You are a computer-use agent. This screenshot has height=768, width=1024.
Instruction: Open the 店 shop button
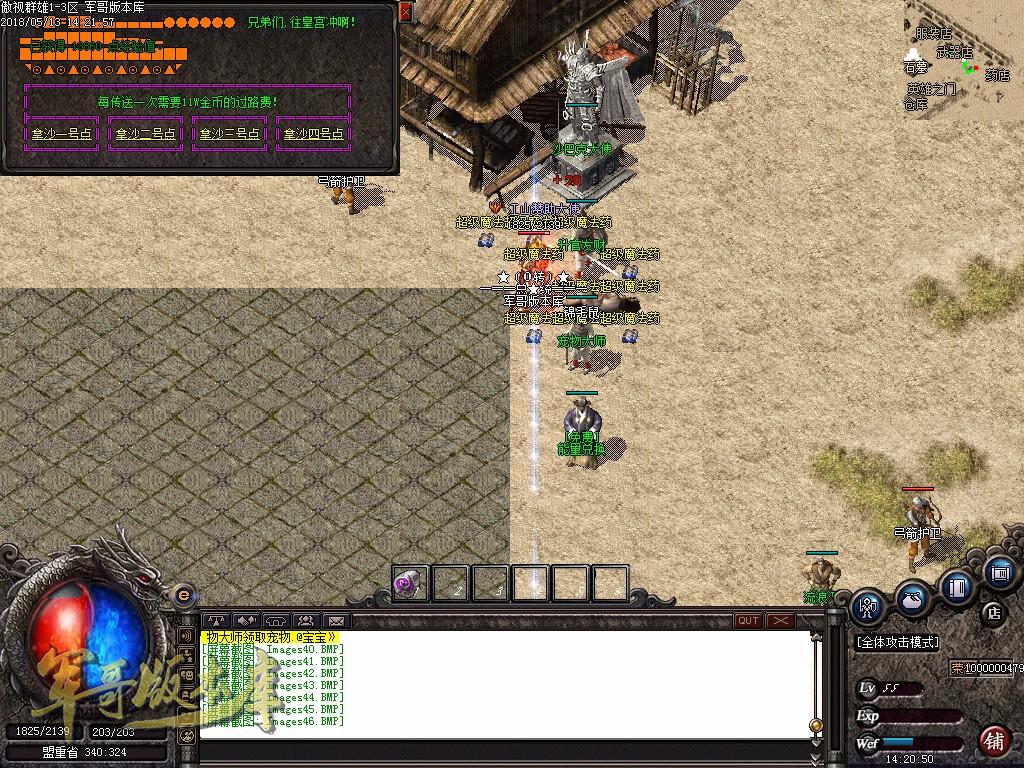pyautogui.click(x=993, y=612)
